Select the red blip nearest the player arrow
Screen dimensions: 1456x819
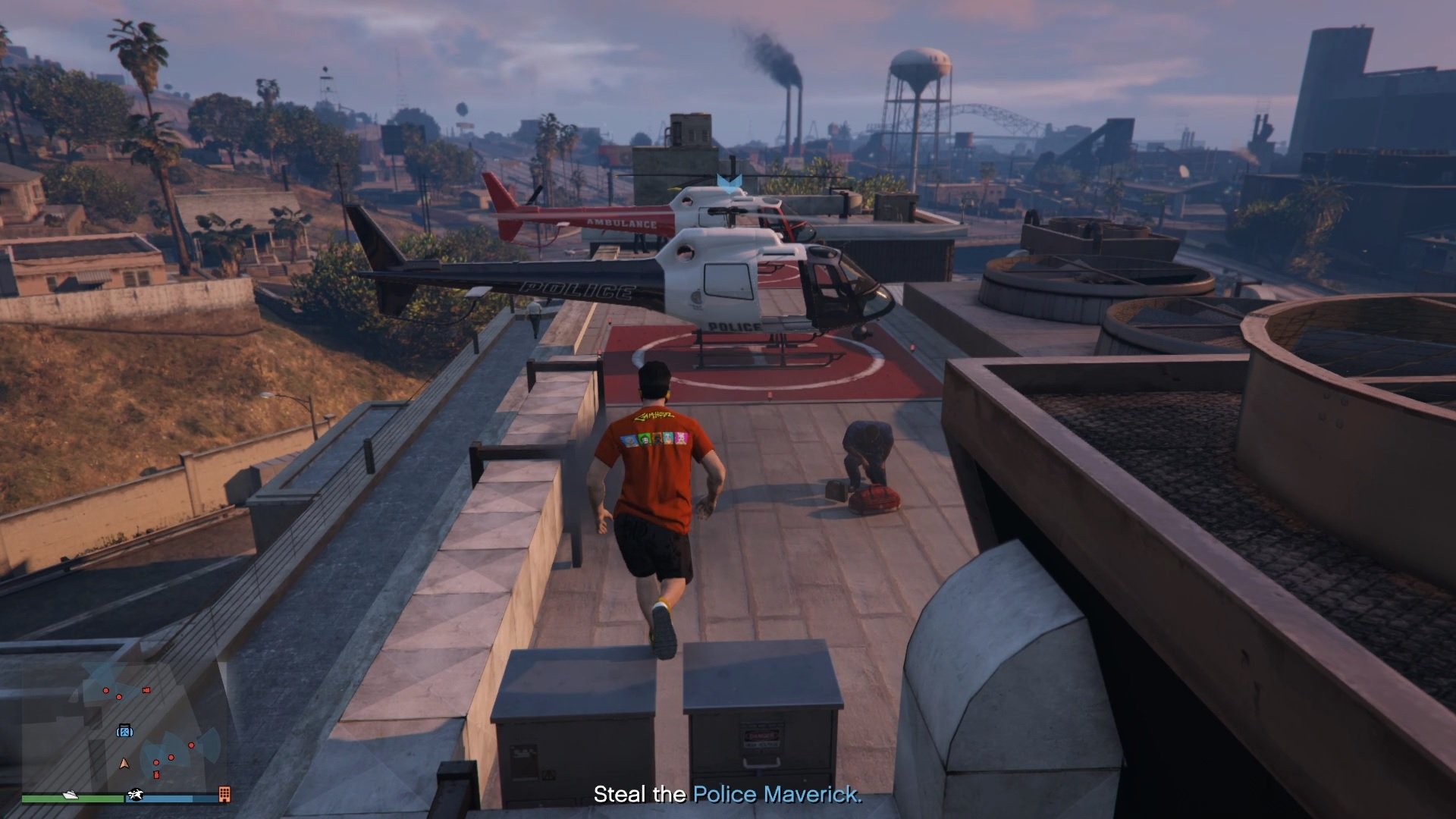coord(156,763)
